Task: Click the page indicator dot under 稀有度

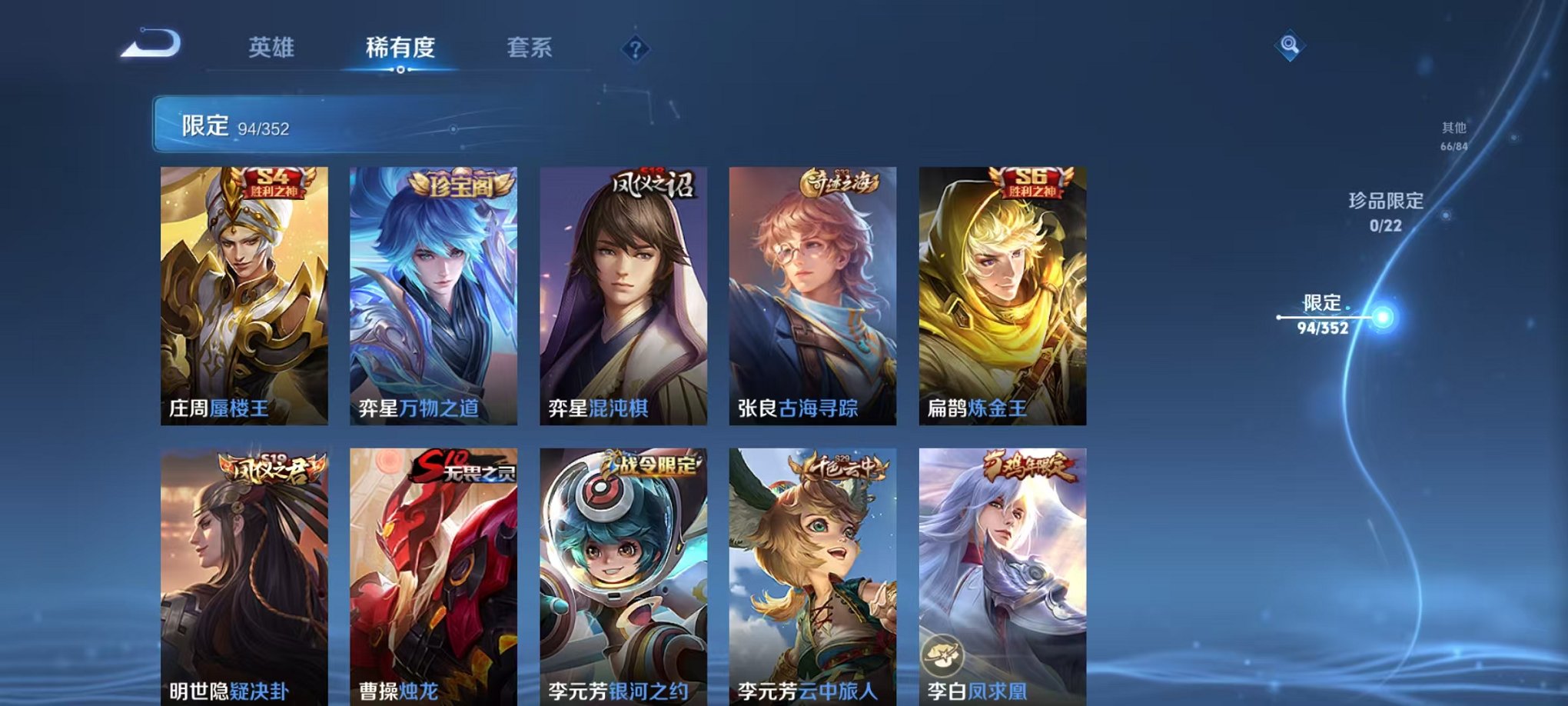Action: pyautogui.click(x=400, y=71)
